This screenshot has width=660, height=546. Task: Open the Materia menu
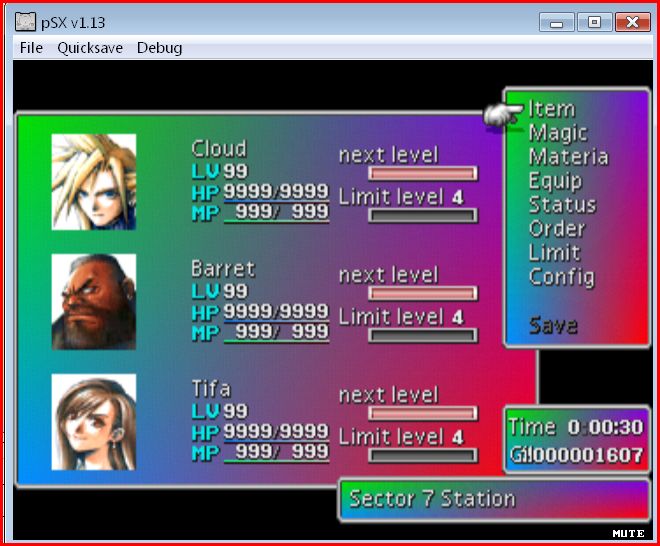click(x=567, y=157)
